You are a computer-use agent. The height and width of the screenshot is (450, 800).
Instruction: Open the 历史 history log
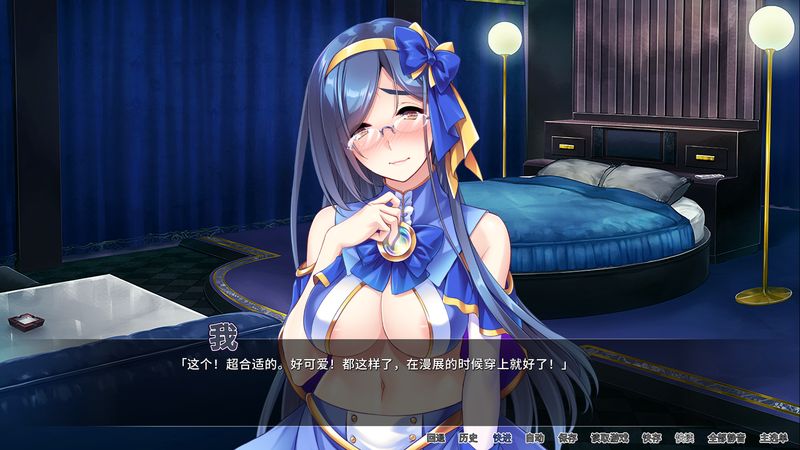(468, 437)
